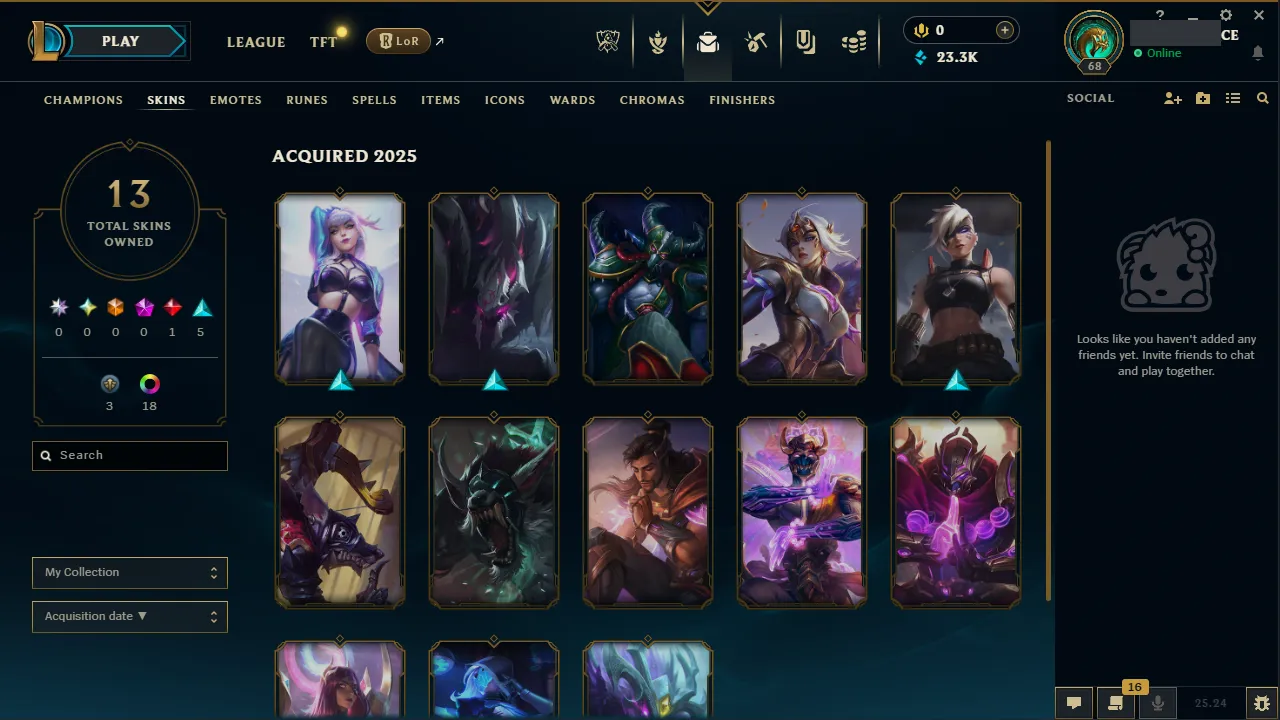Switch to the CHAMPIONS tab

click(83, 100)
